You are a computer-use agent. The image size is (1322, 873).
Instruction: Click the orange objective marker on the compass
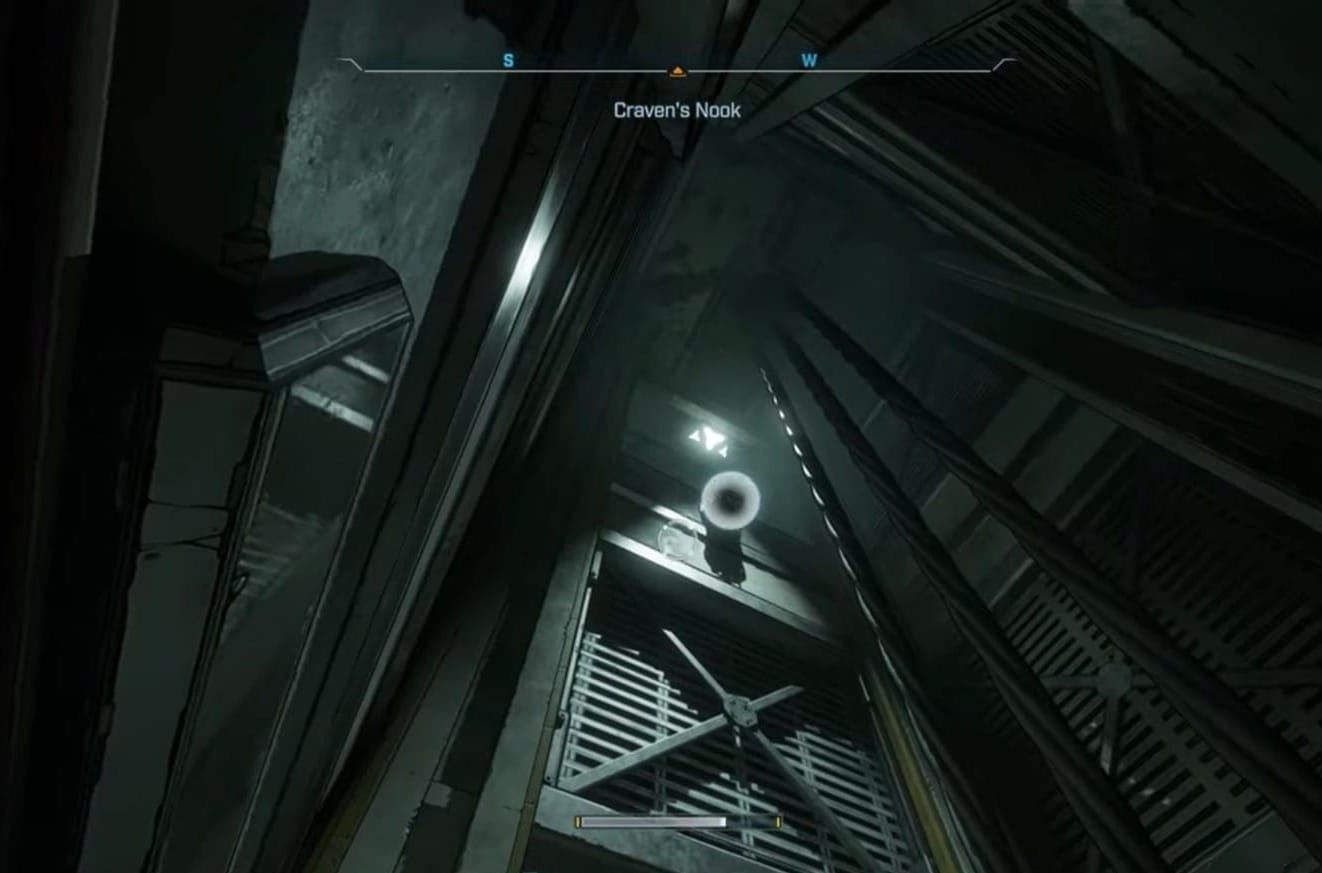click(677, 71)
